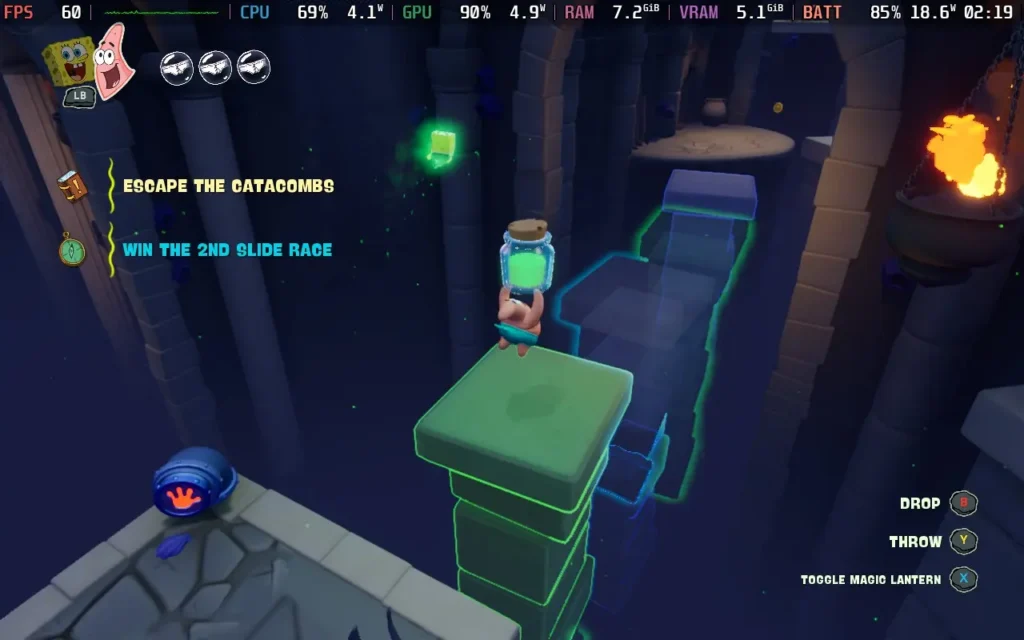Select the SpongeBob character portrait
This screenshot has height=640, width=1024.
[x=70, y=62]
